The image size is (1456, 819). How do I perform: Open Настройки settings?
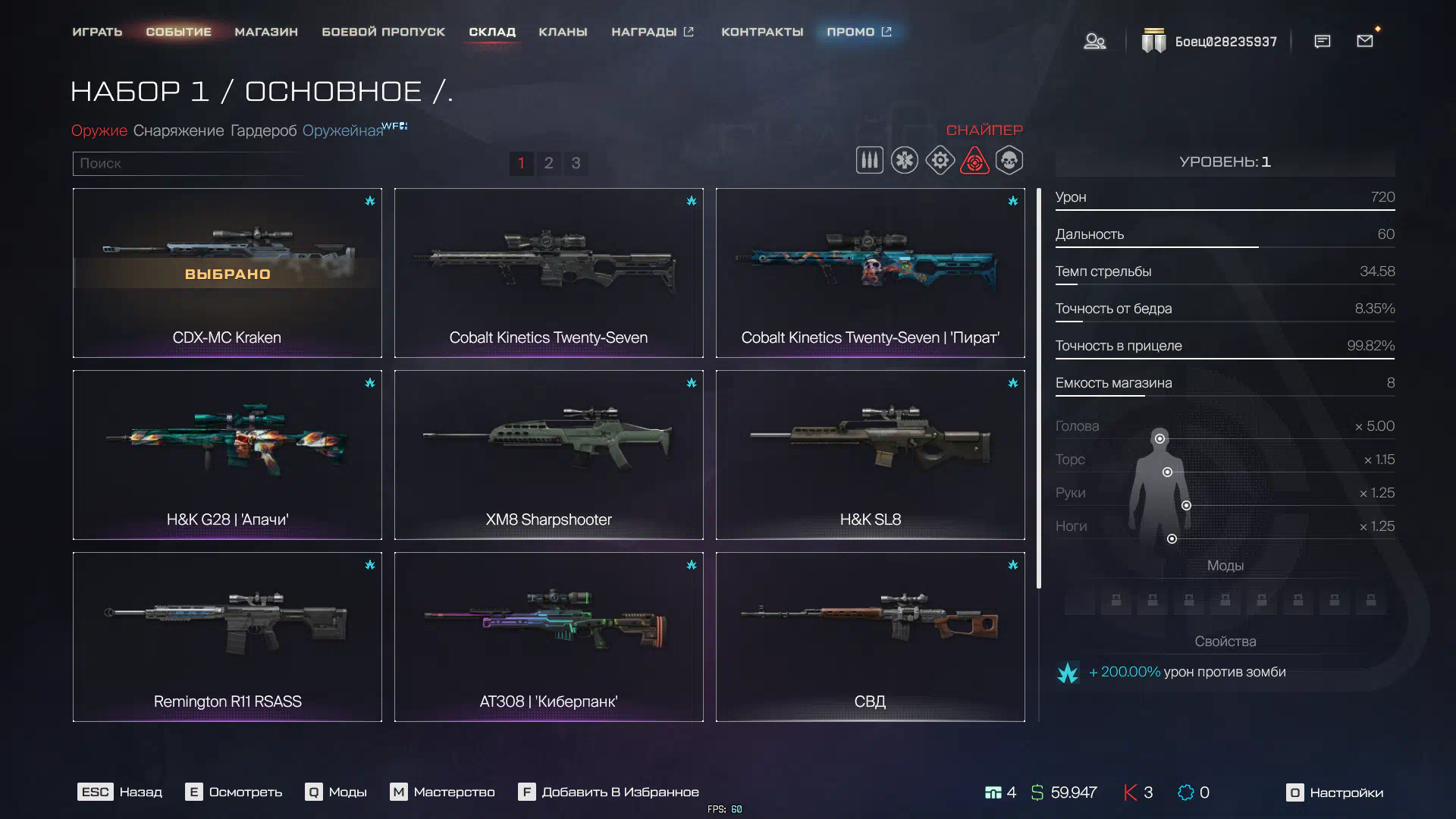click(x=1335, y=792)
